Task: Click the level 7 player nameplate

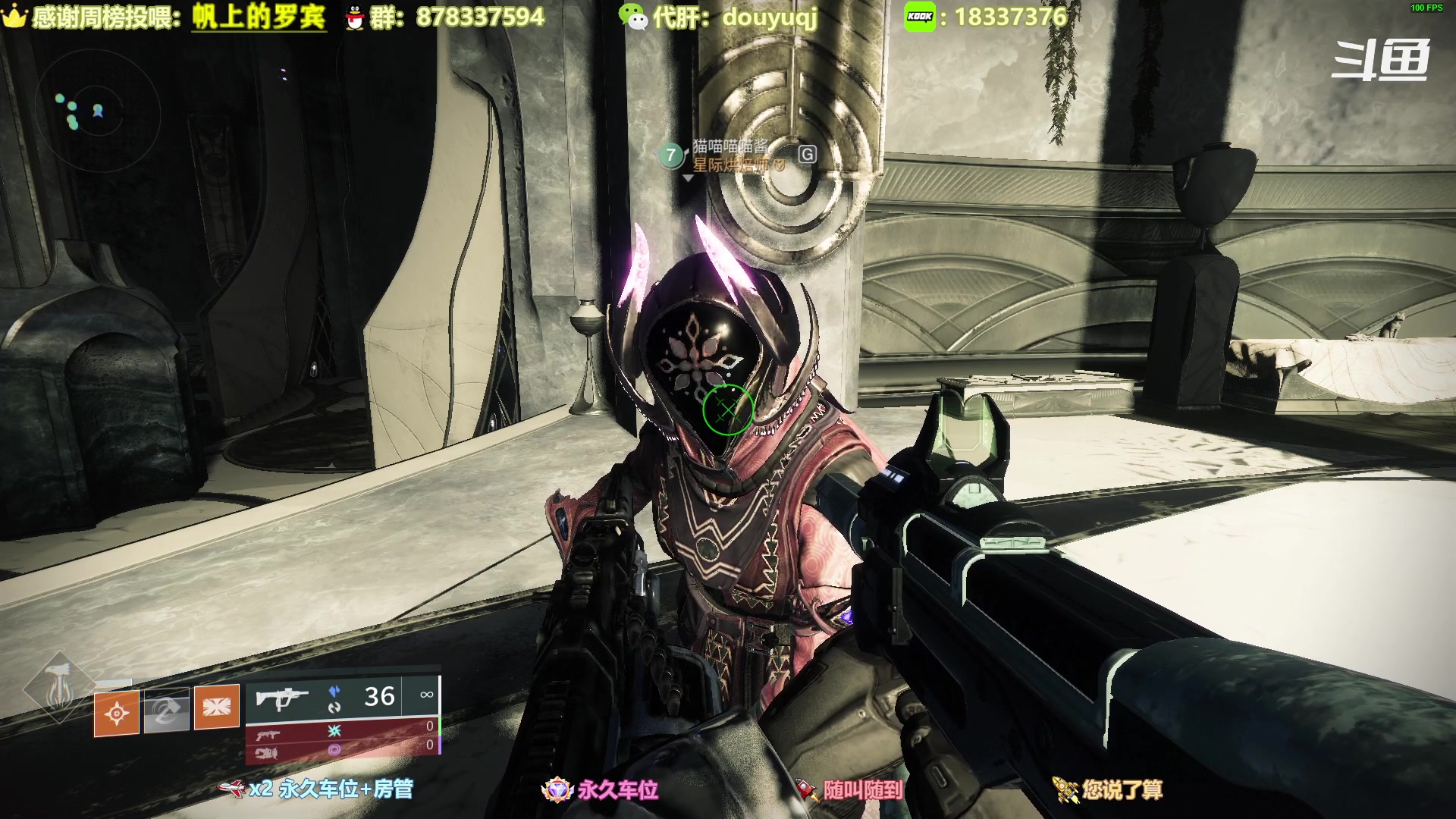Action: point(728,155)
